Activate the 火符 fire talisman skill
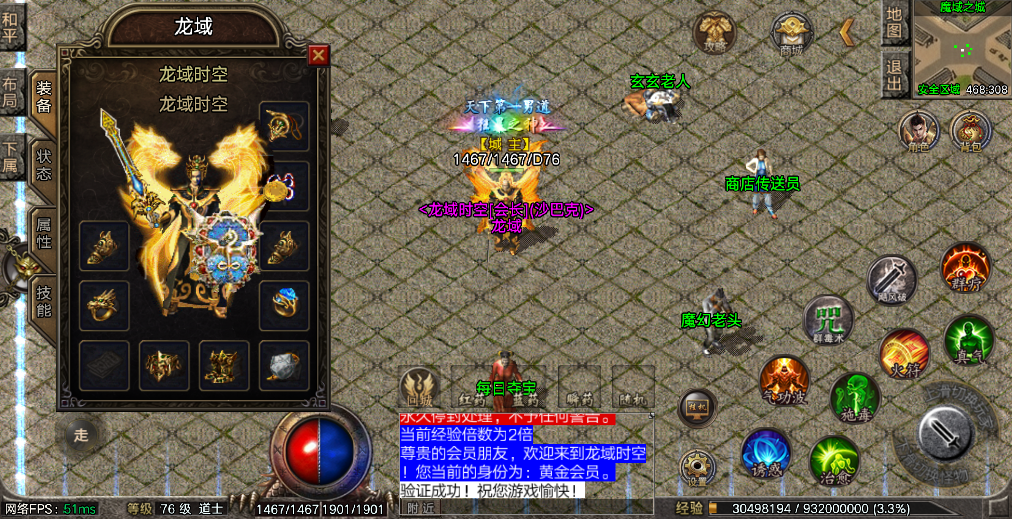Image resolution: width=1012 pixels, height=519 pixels. (903, 354)
